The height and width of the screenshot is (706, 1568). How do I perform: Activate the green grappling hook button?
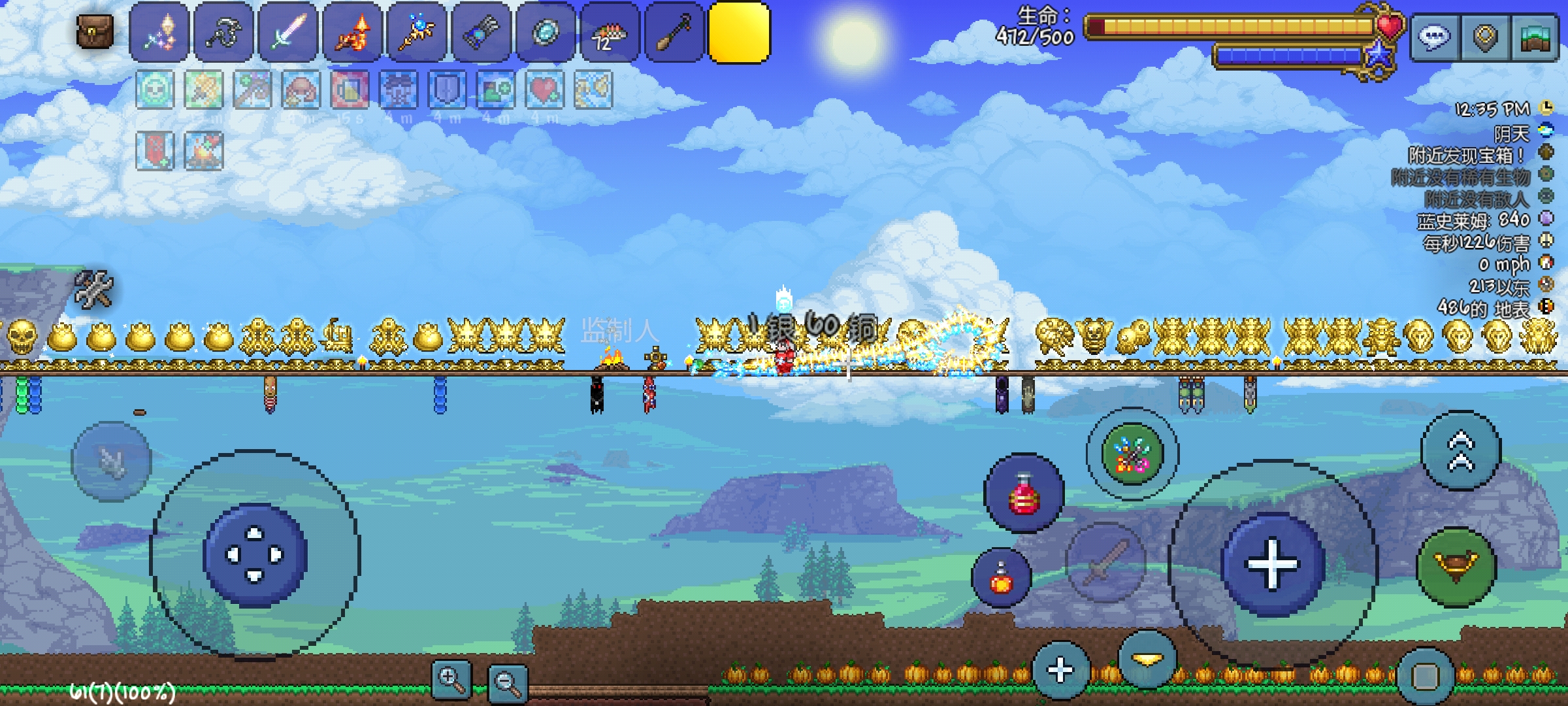1456,566
